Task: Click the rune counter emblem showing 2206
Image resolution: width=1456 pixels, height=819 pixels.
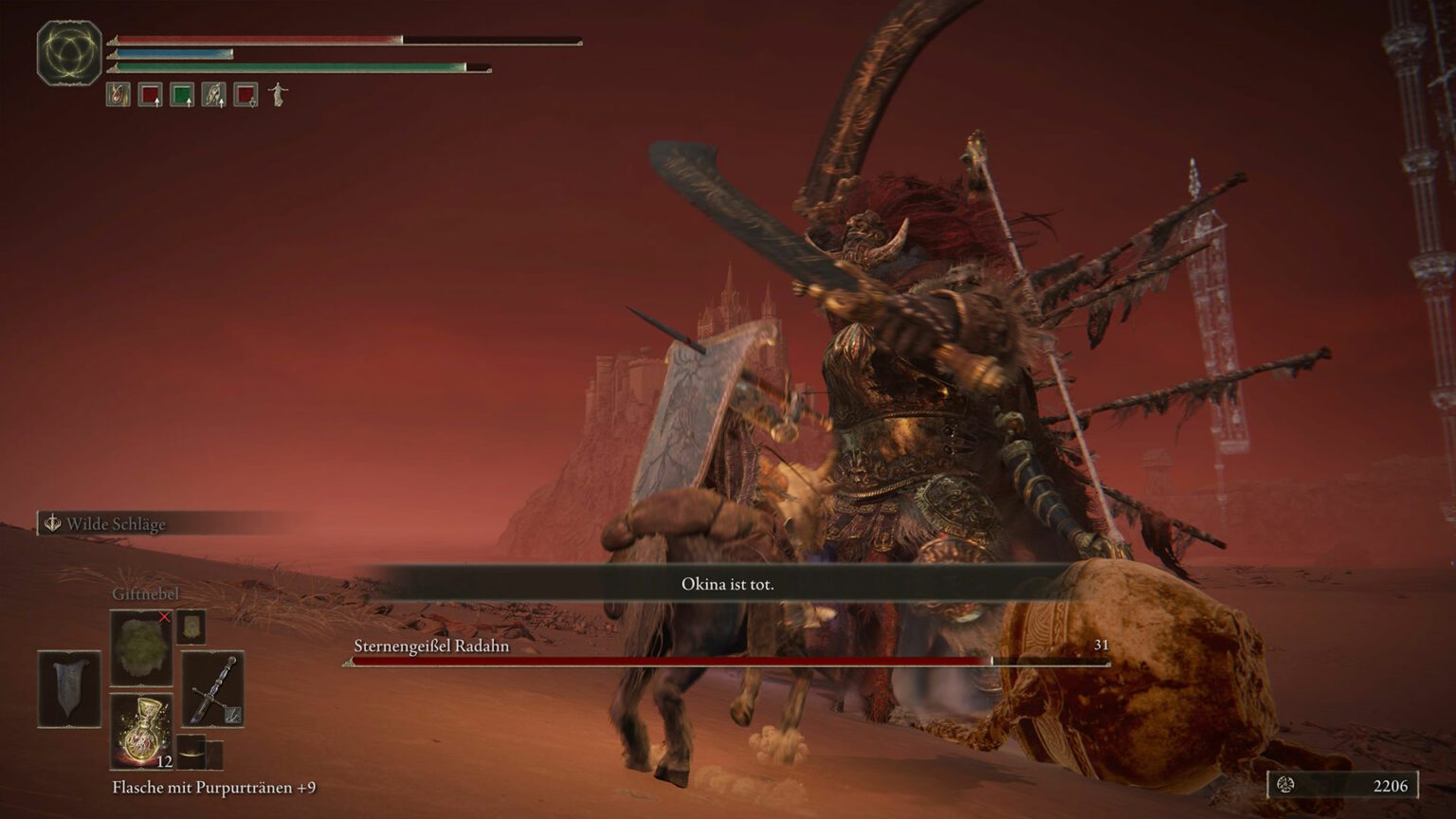Action: tap(1286, 785)
